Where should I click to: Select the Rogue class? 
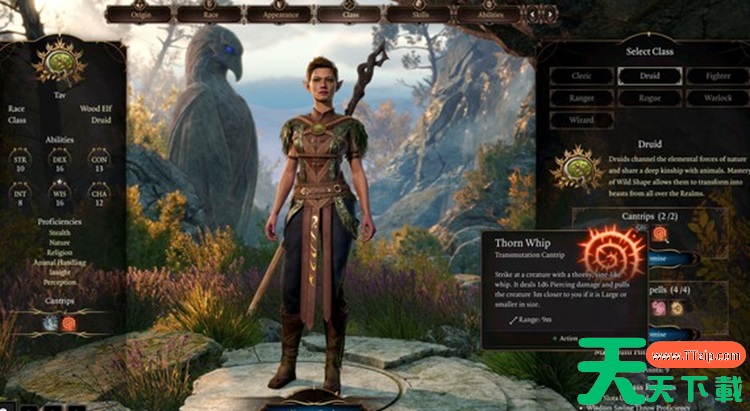coord(650,98)
